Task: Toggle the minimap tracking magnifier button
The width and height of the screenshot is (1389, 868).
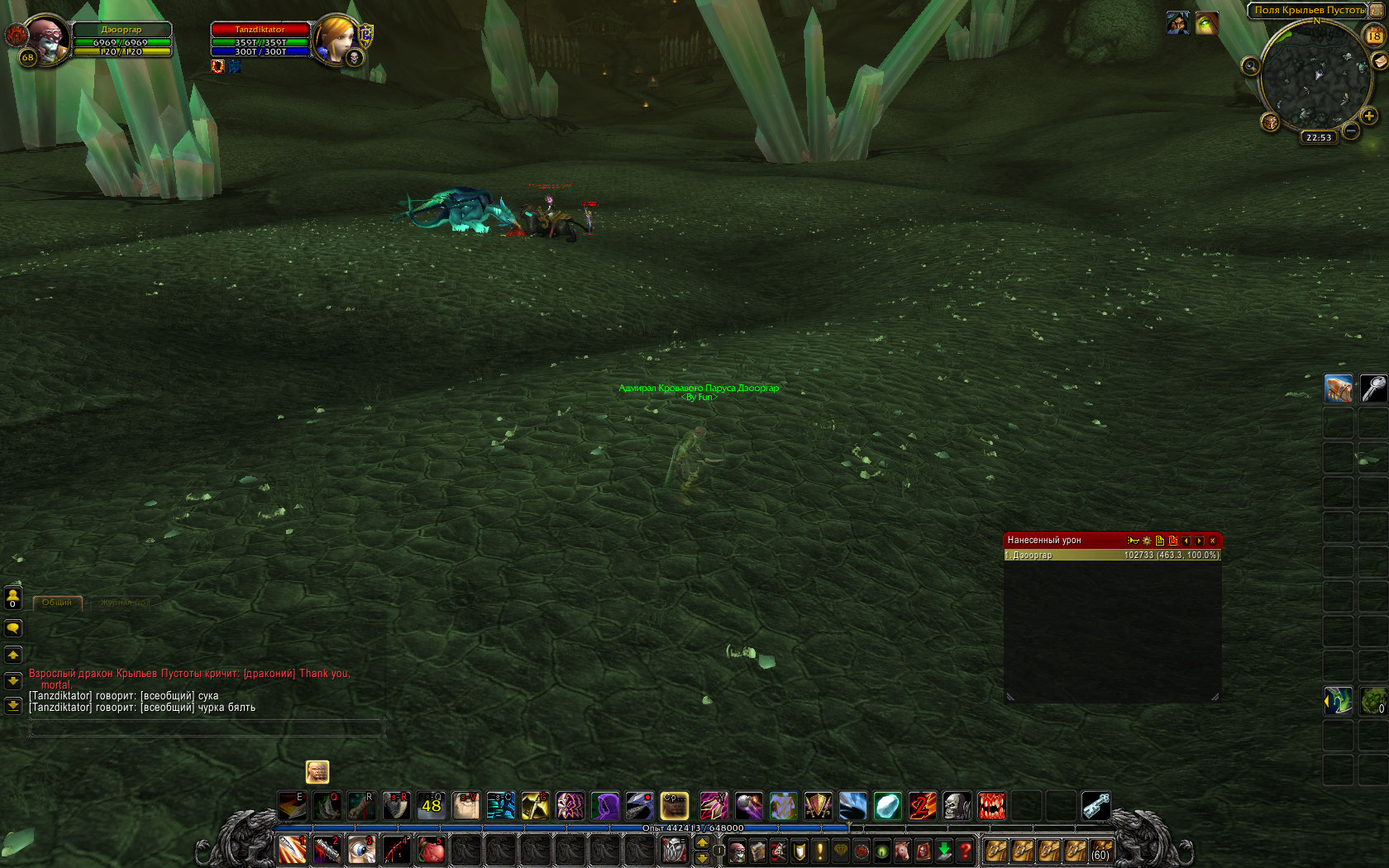Action: [1250, 66]
